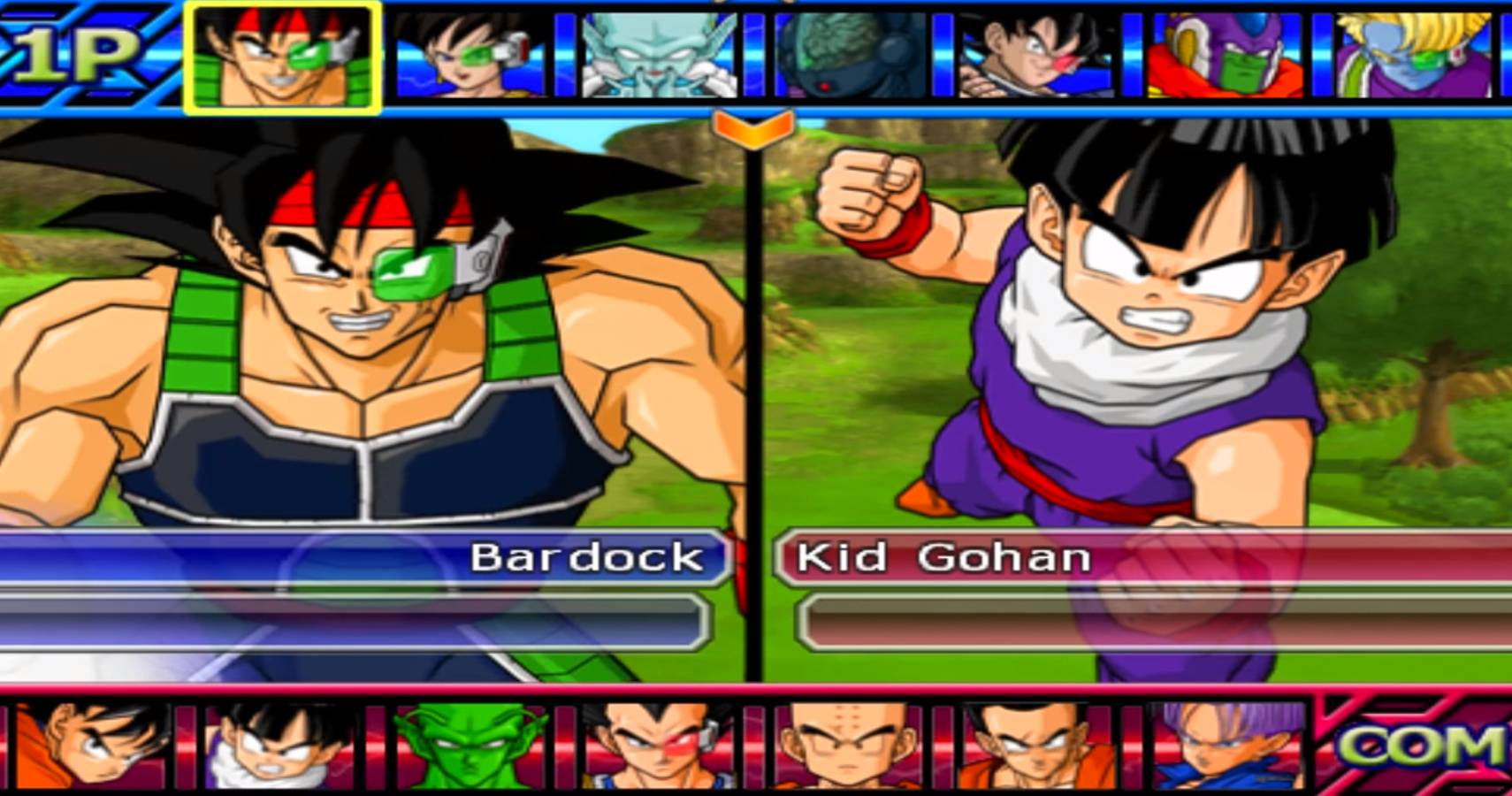Pick the Yamcha portrait
This screenshot has width=1512, height=796.
point(1035,745)
